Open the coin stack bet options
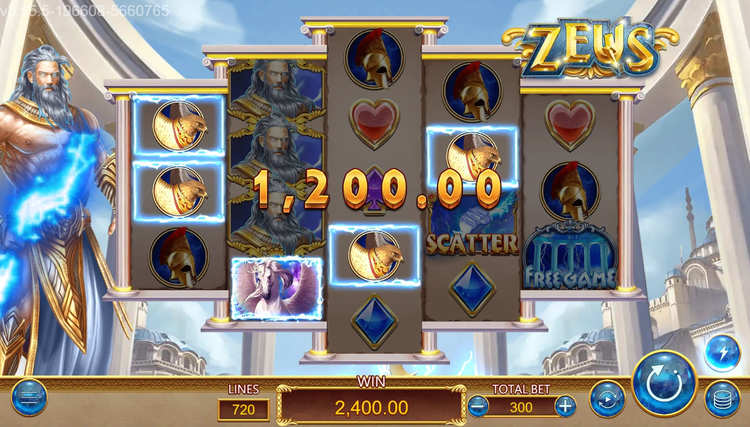The height and width of the screenshot is (427, 750). click(x=722, y=398)
